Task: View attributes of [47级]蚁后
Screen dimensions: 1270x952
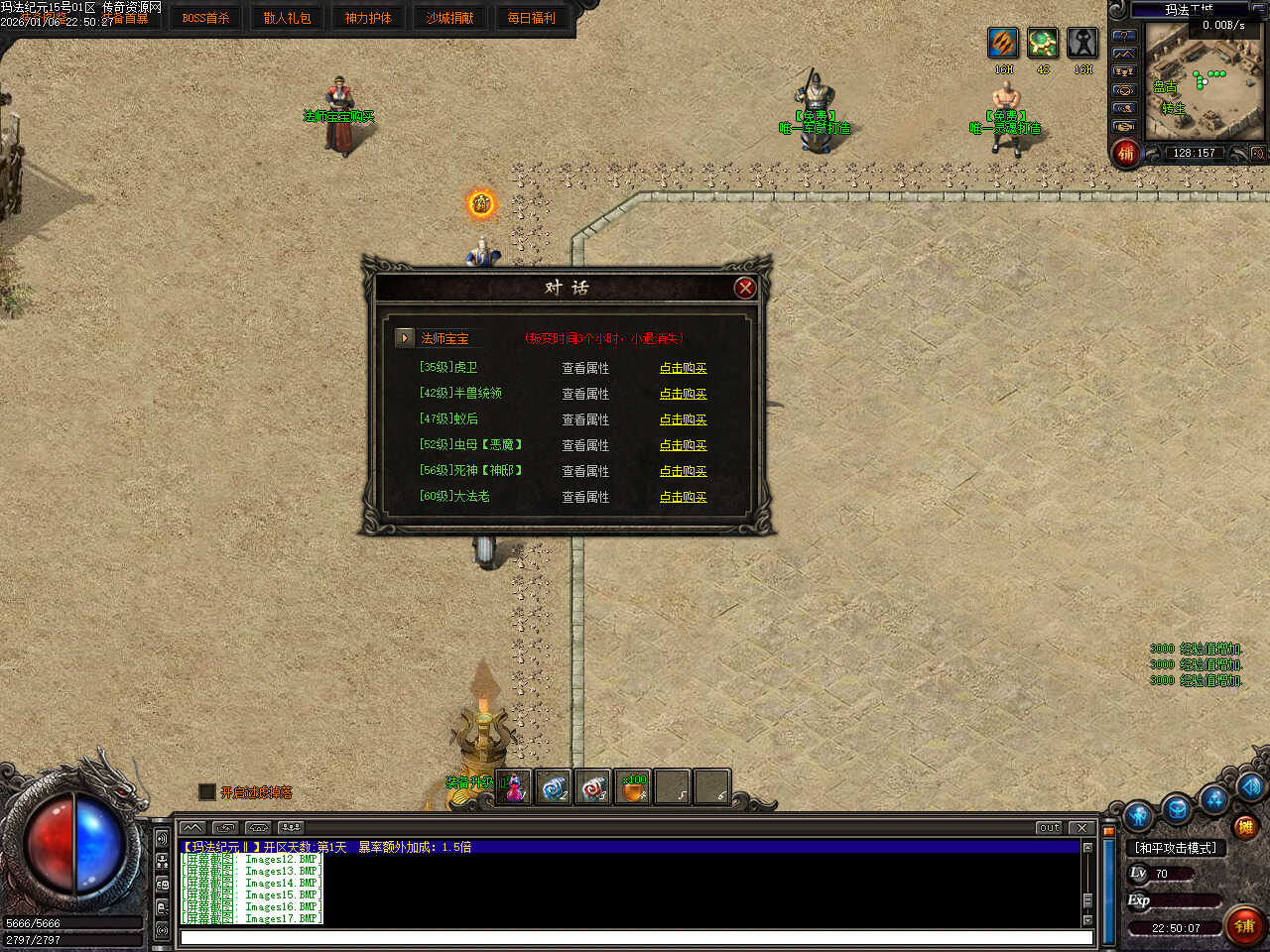Action: click(x=585, y=419)
